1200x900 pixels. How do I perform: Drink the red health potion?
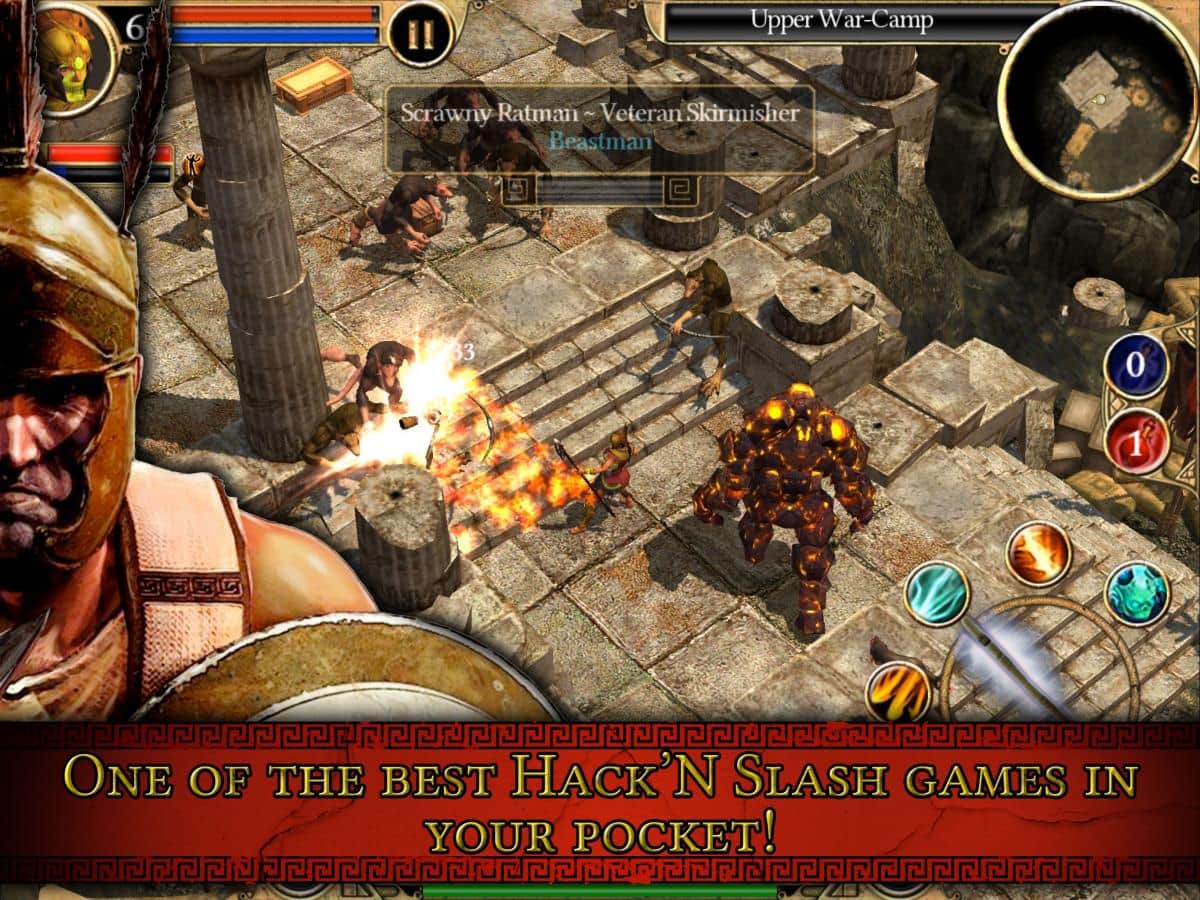(x=1137, y=441)
